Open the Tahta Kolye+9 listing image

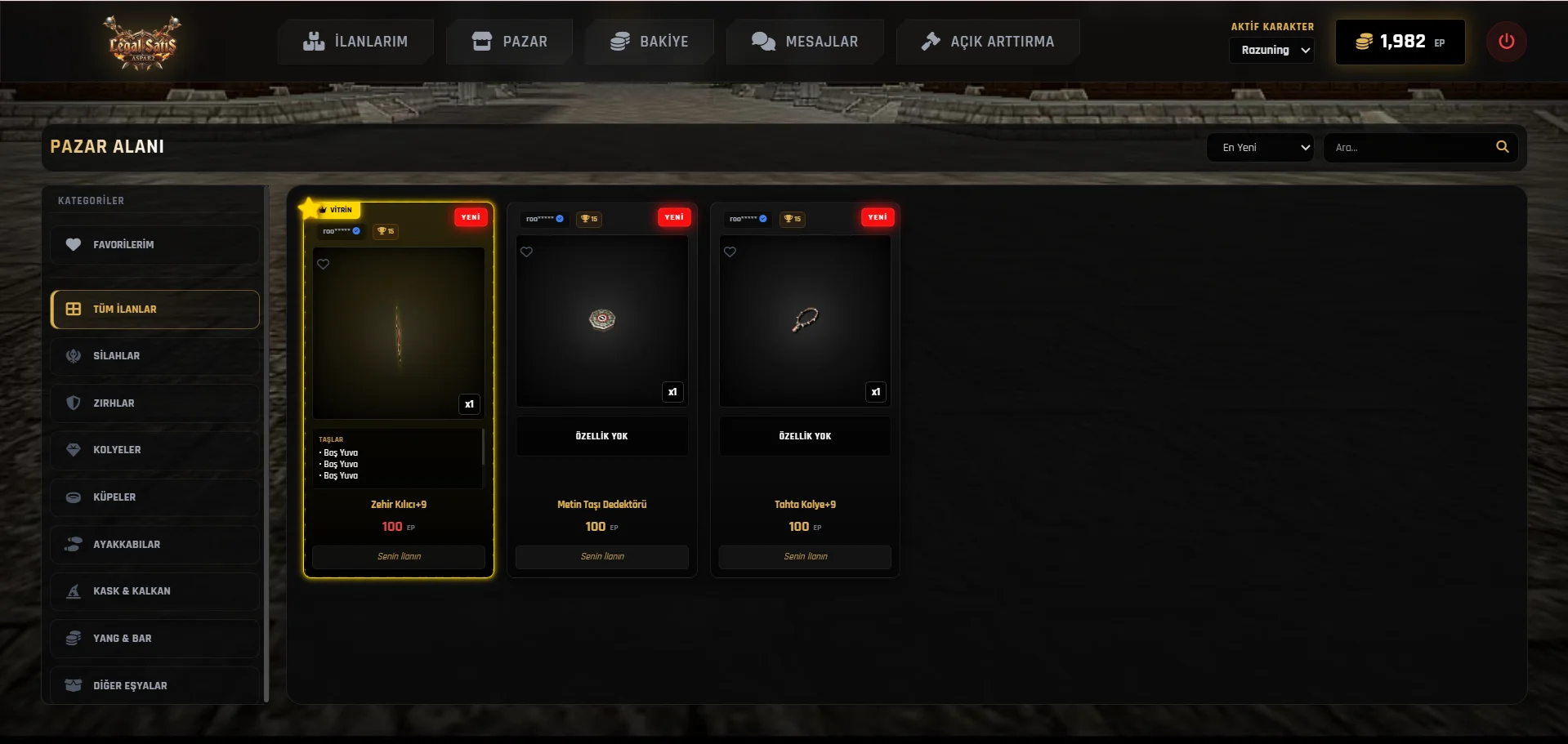pyautogui.click(x=805, y=321)
